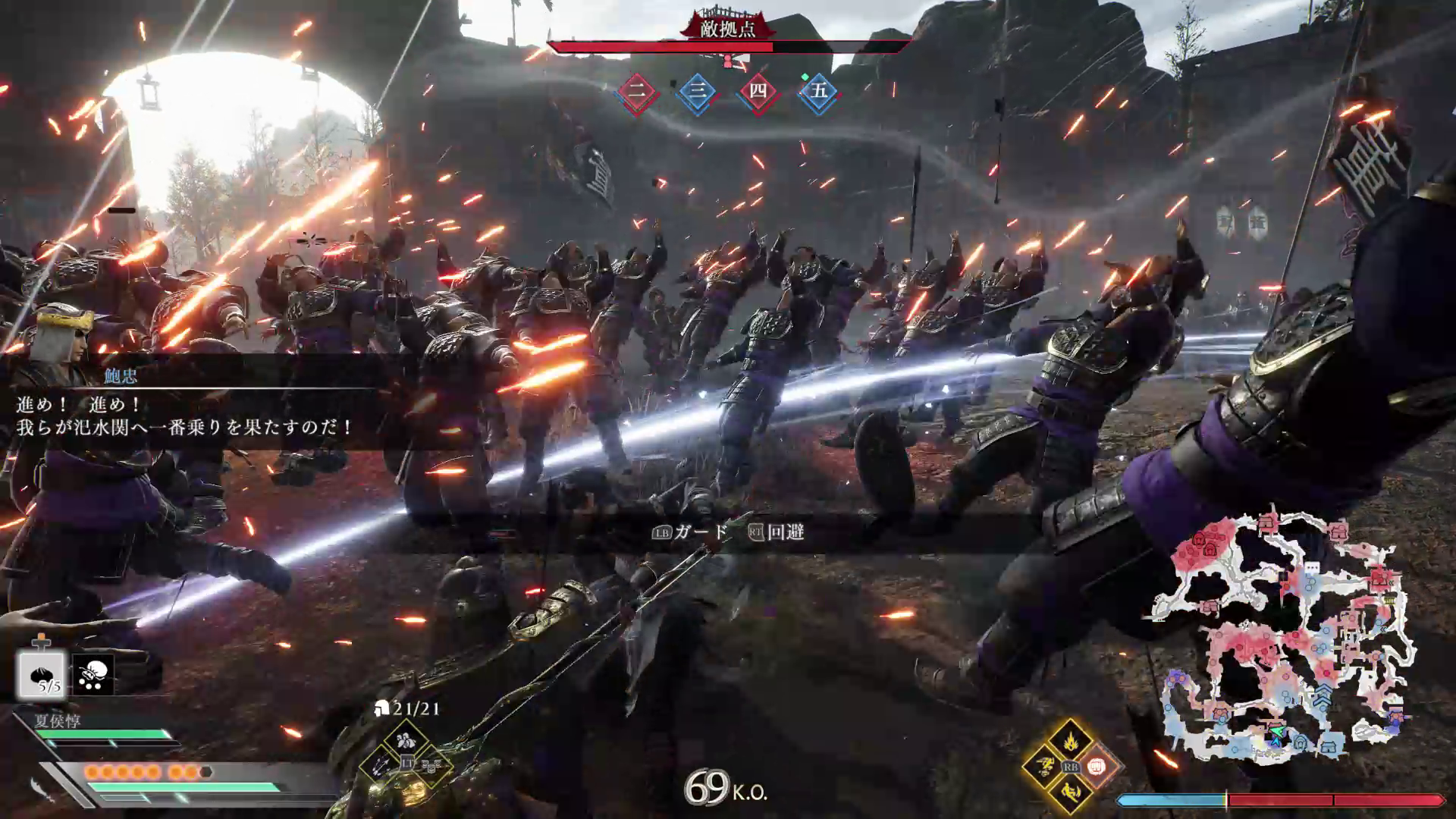This screenshot has width=1456, height=819.
Task: Click the house landmark icon on the minimap
Action: click(x=1328, y=747)
